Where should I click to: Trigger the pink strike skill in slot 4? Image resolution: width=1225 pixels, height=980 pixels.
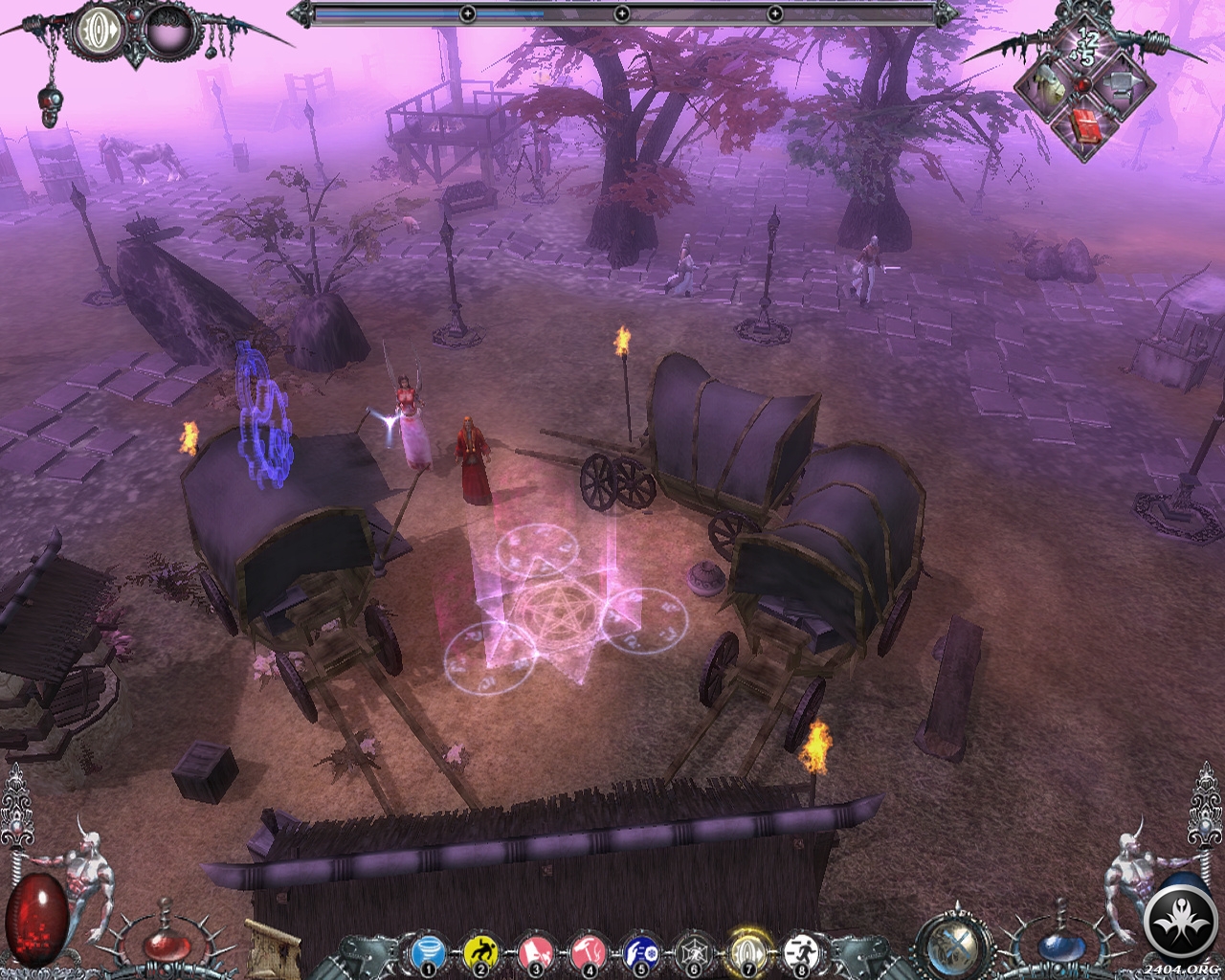pyautogui.click(x=588, y=953)
